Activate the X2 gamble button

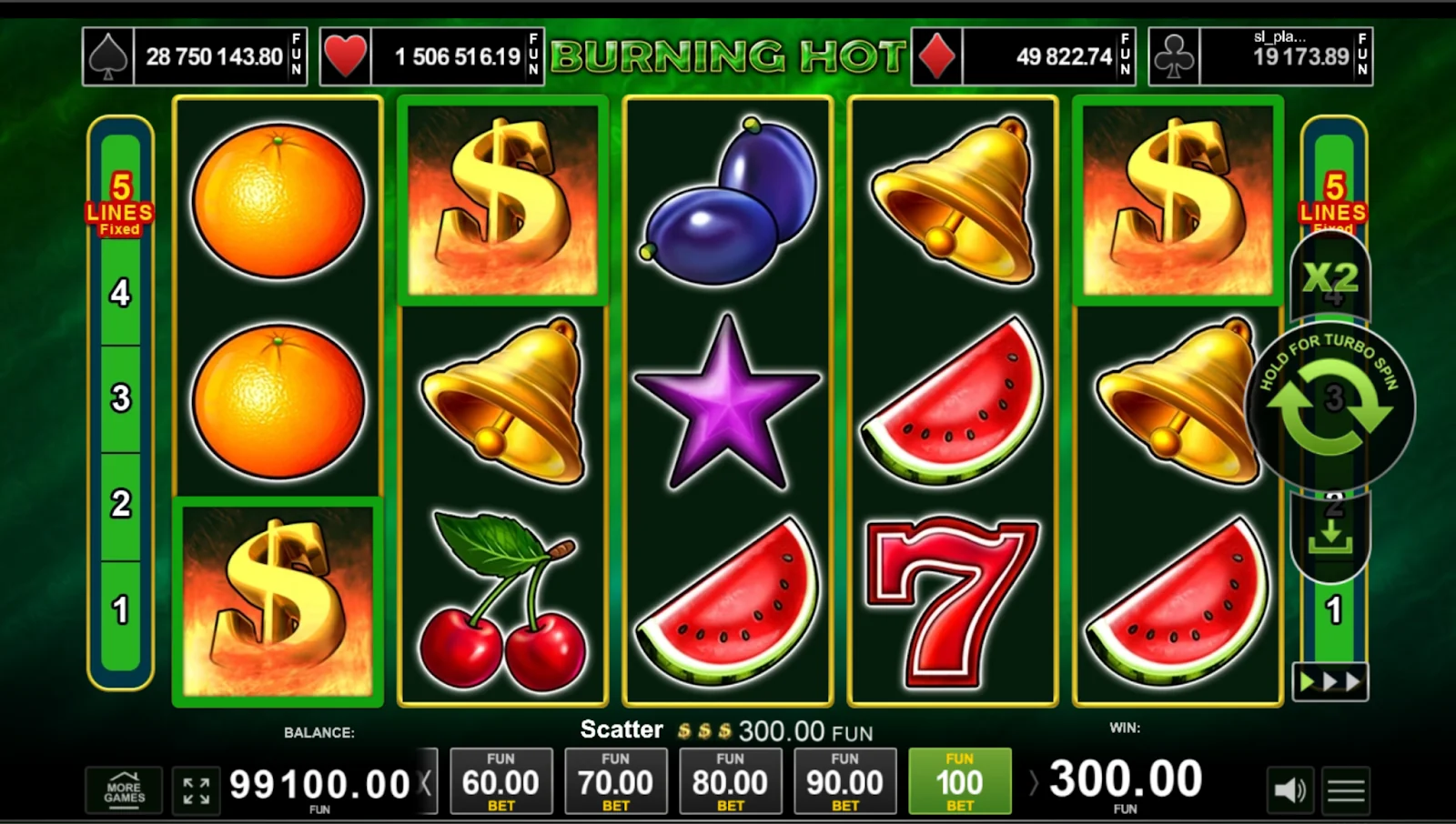tap(1330, 277)
